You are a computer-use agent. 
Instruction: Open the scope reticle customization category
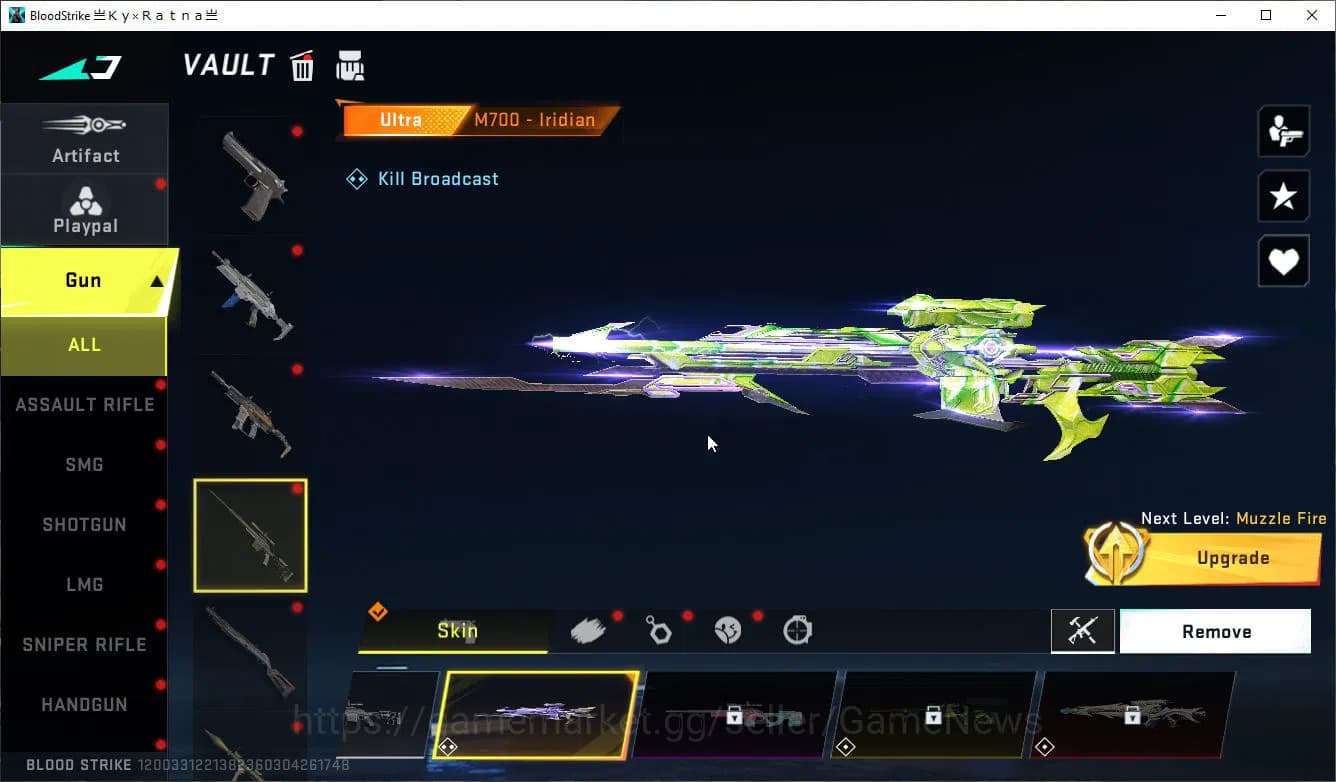point(795,629)
